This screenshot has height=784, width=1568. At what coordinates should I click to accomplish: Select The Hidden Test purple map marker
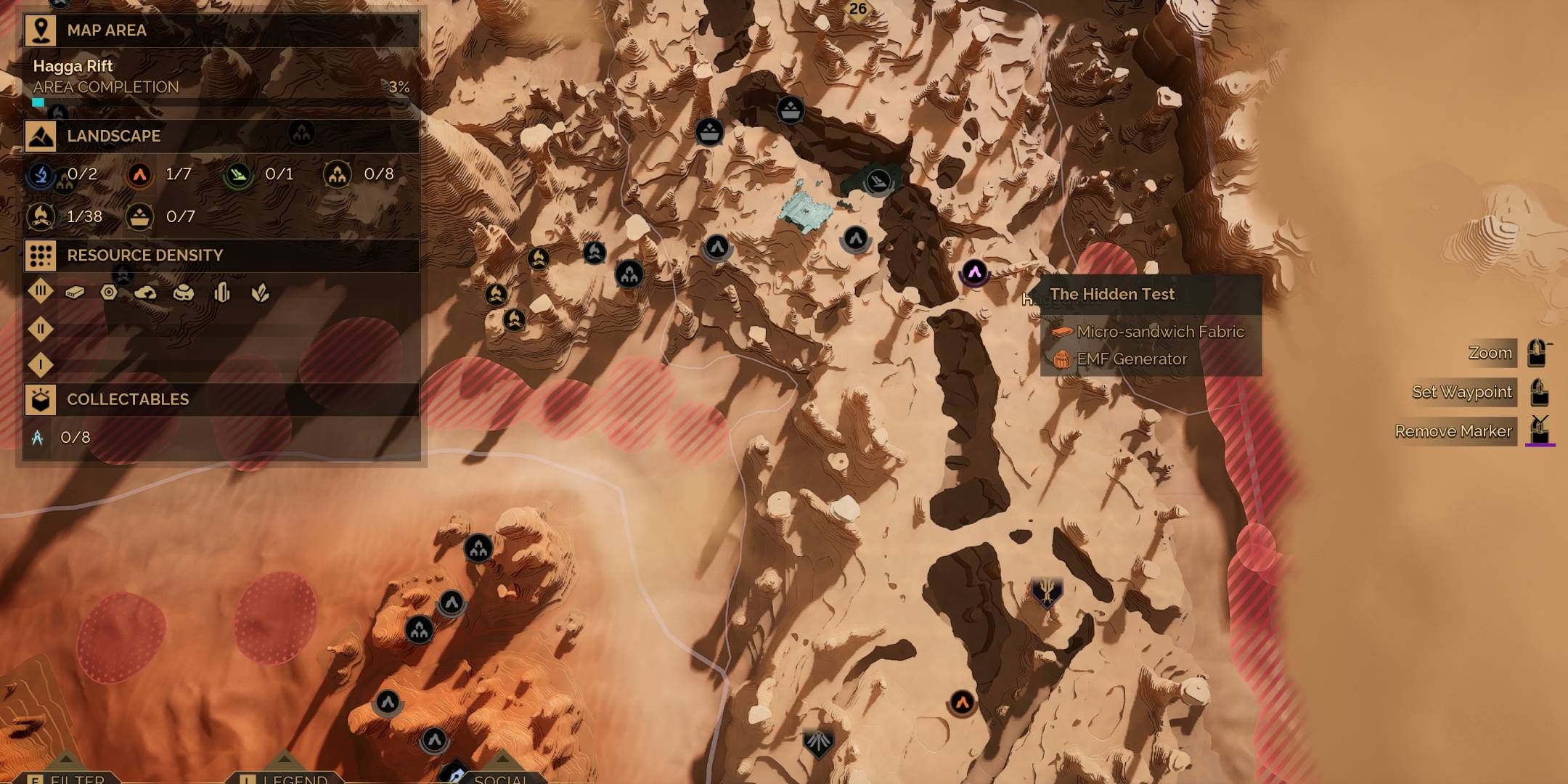(974, 273)
